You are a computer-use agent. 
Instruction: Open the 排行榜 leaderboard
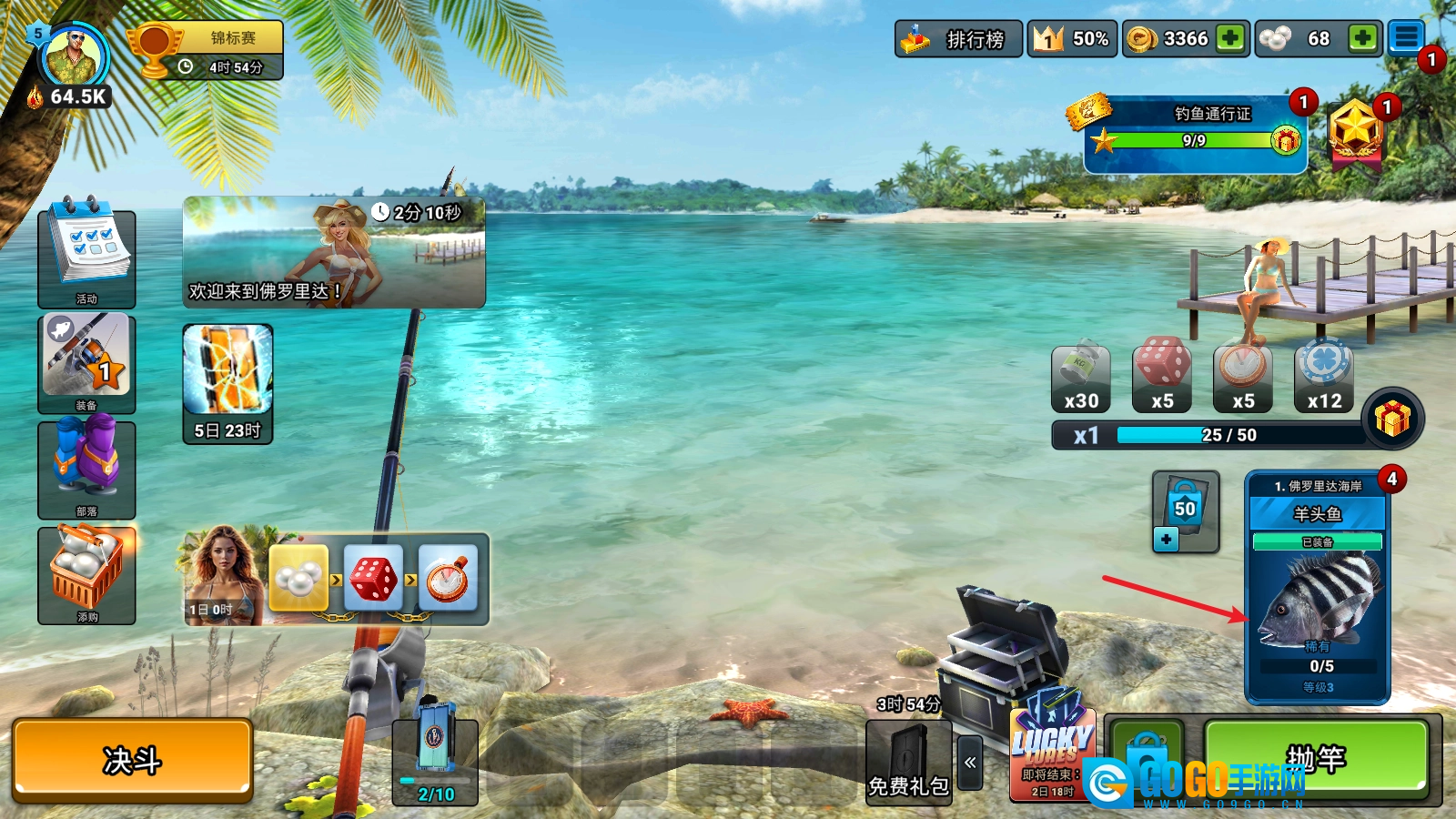tap(958, 39)
